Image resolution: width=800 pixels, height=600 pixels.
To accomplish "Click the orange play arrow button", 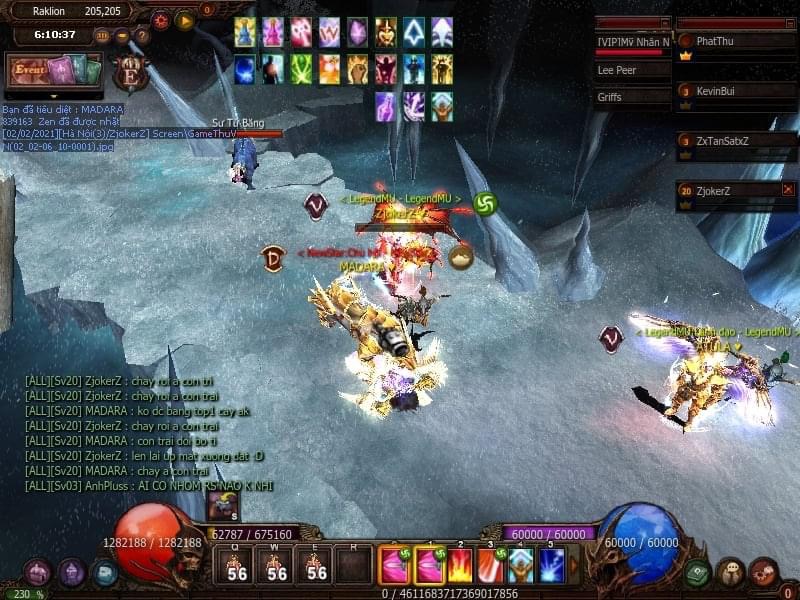I will tap(185, 20).
